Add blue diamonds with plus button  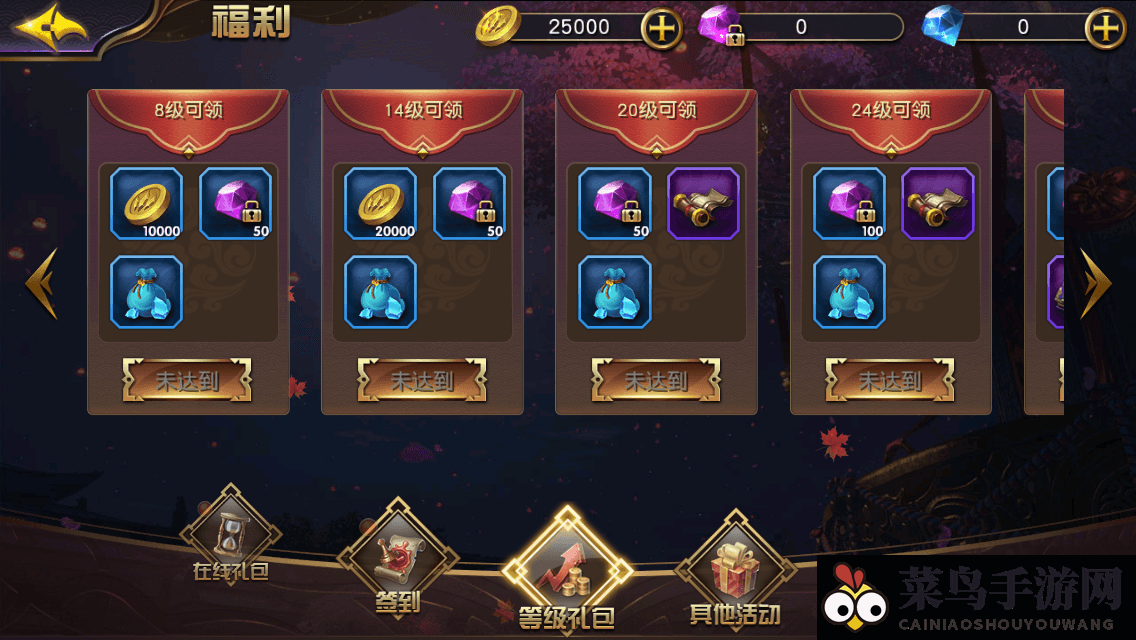click(x=1105, y=28)
